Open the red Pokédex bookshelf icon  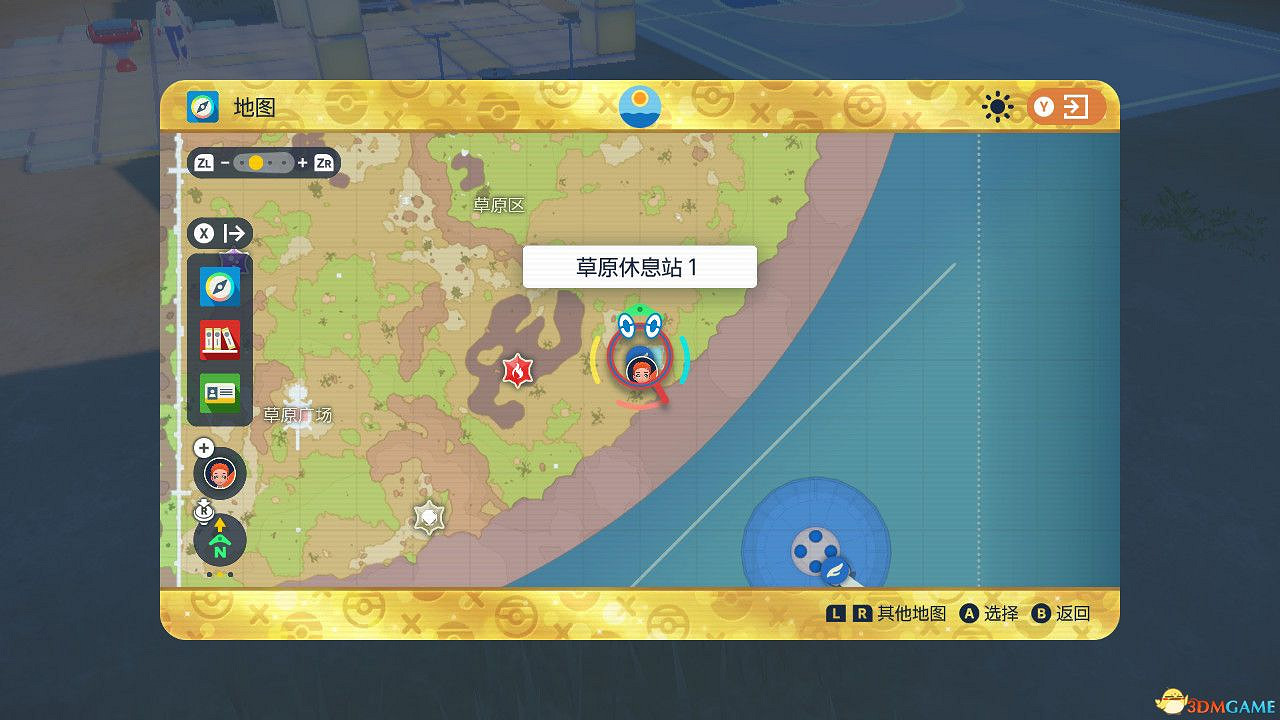218,339
